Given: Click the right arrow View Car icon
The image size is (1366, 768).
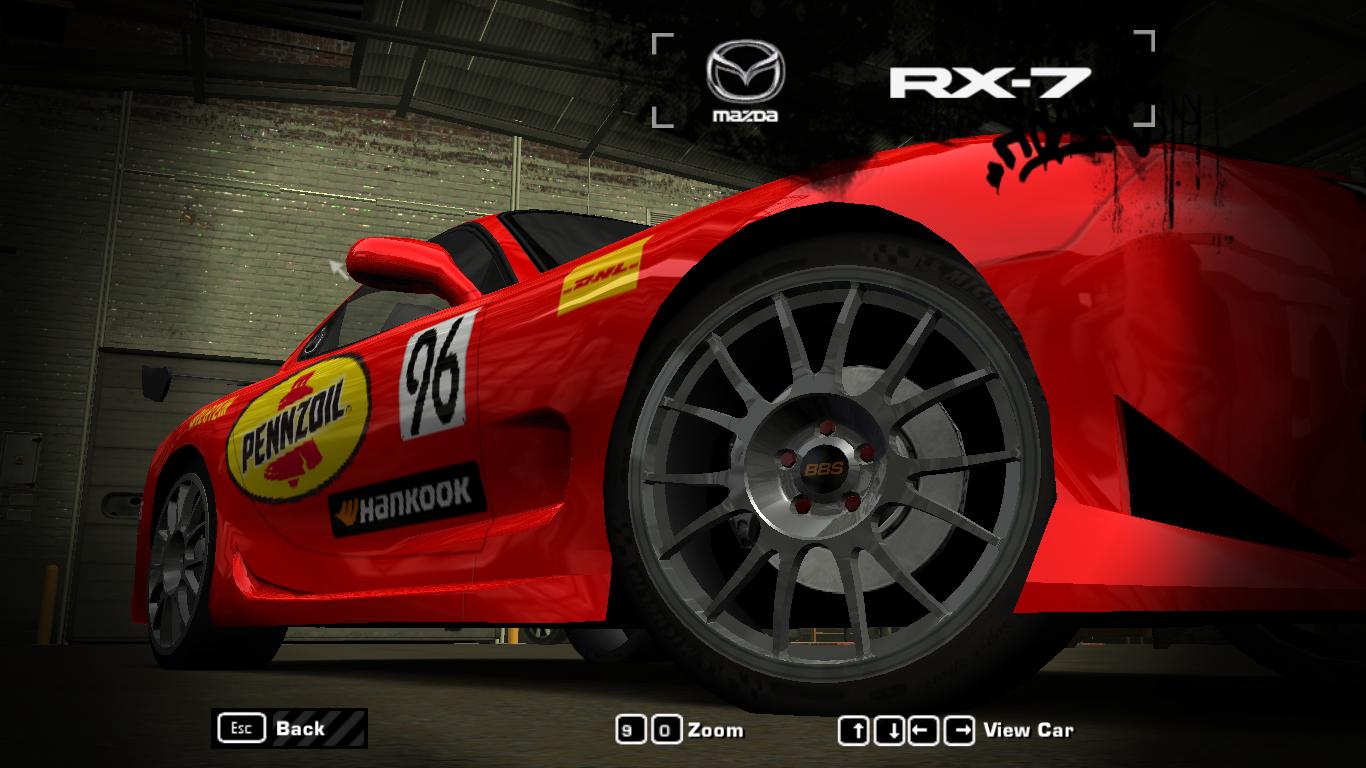Looking at the screenshot, I should click(957, 729).
